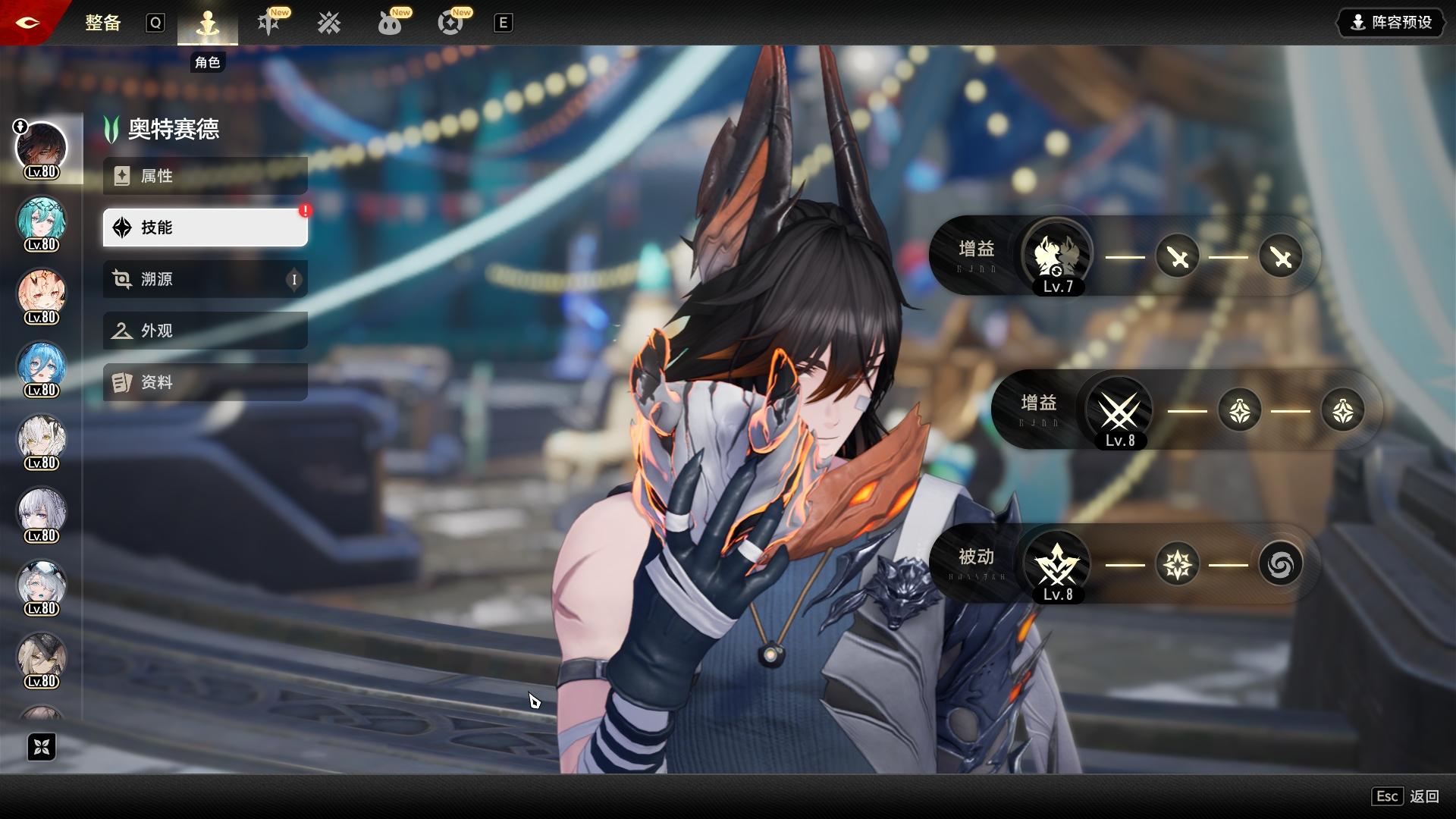Open the butterfly icon at bottom left
This screenshot has height=819, width=1456.
42,748
